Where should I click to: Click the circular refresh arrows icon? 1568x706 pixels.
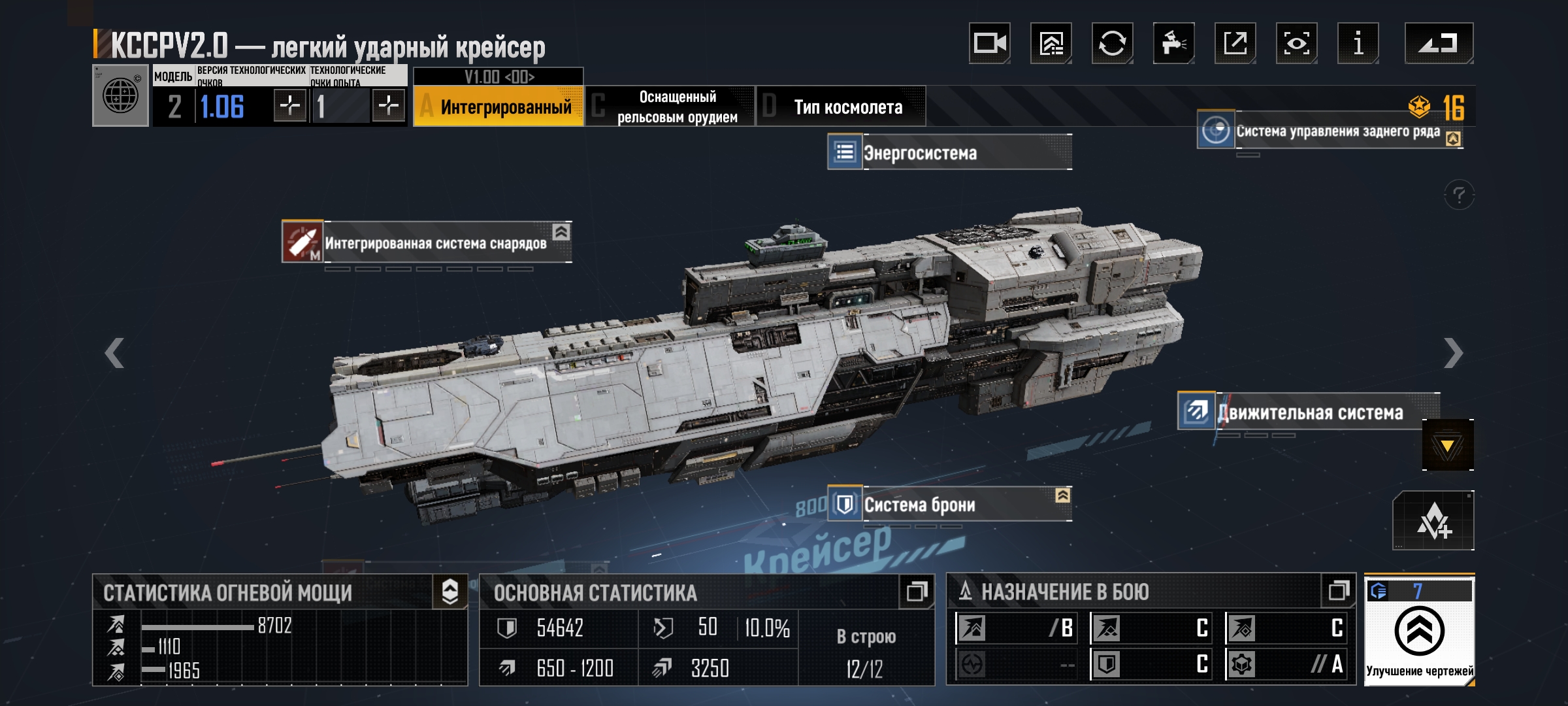(1112, 44)
